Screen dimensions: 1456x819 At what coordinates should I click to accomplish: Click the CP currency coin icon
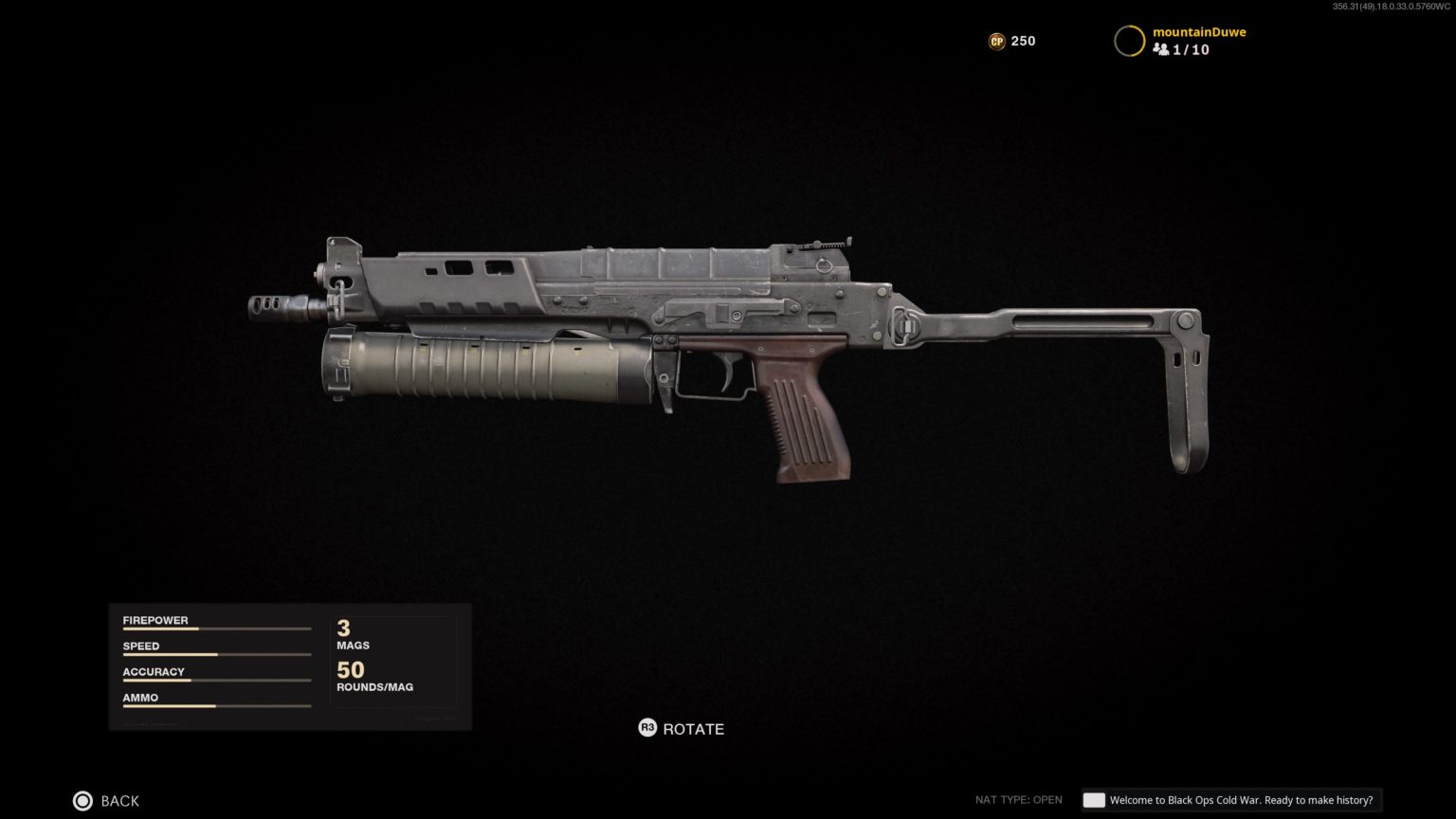tap(996, 41)
